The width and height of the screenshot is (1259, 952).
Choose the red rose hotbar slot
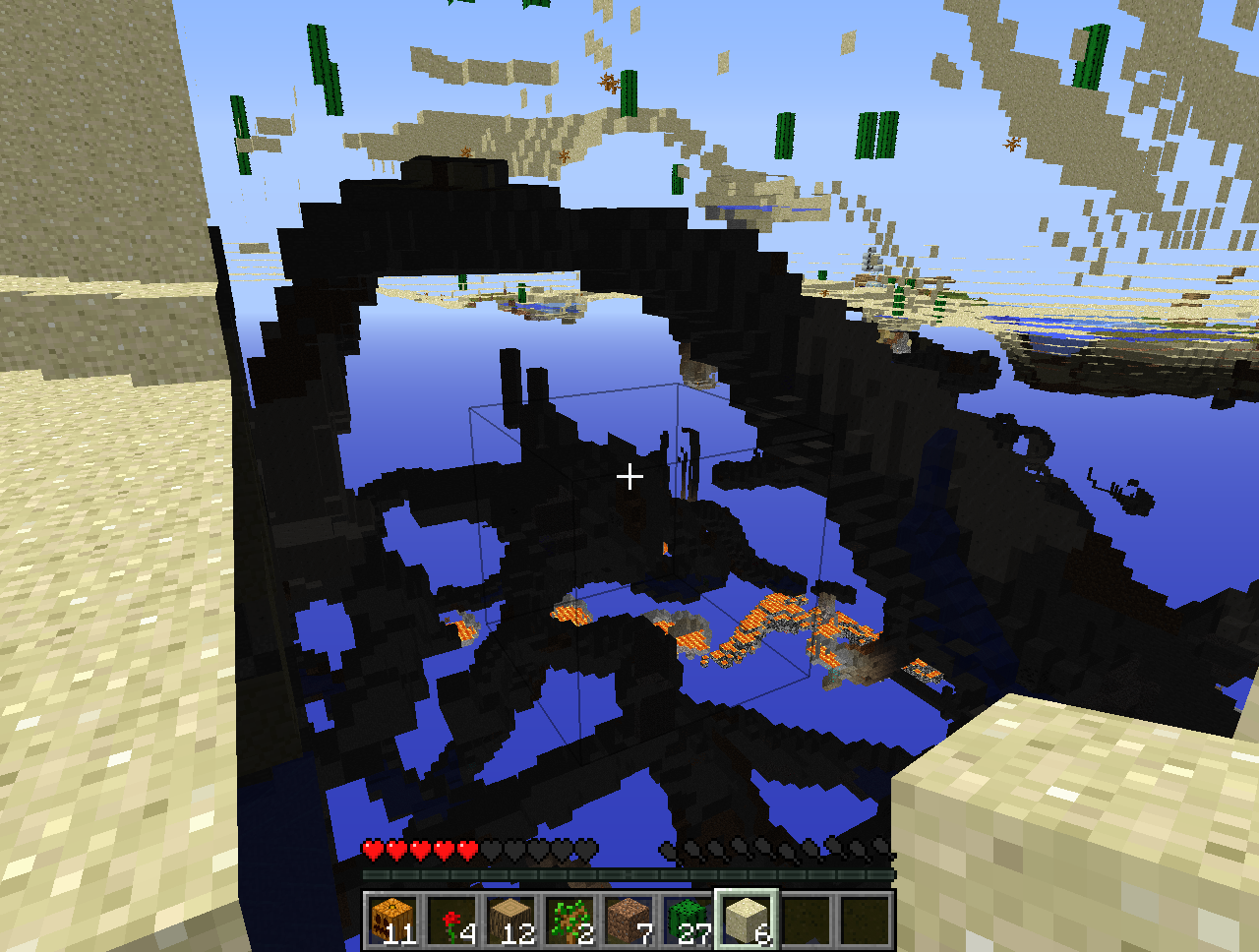click(451, 921)
